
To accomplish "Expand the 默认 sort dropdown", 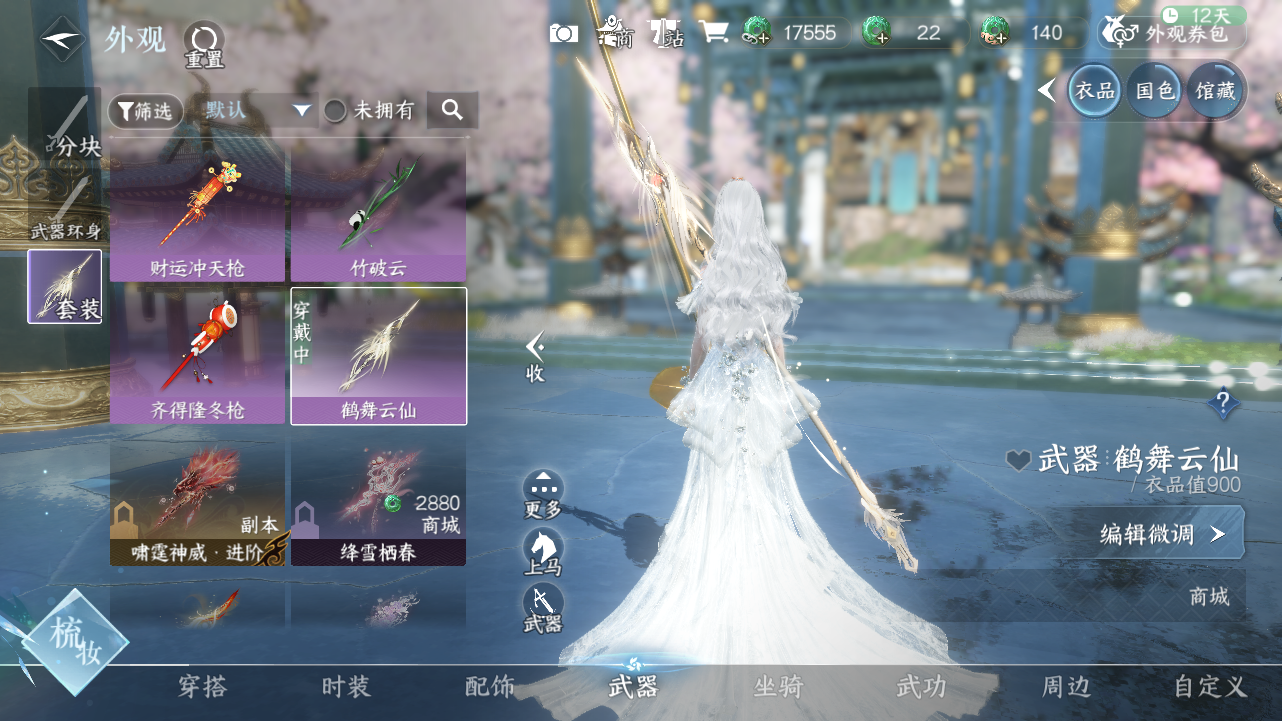I will (x=258, y=110).
